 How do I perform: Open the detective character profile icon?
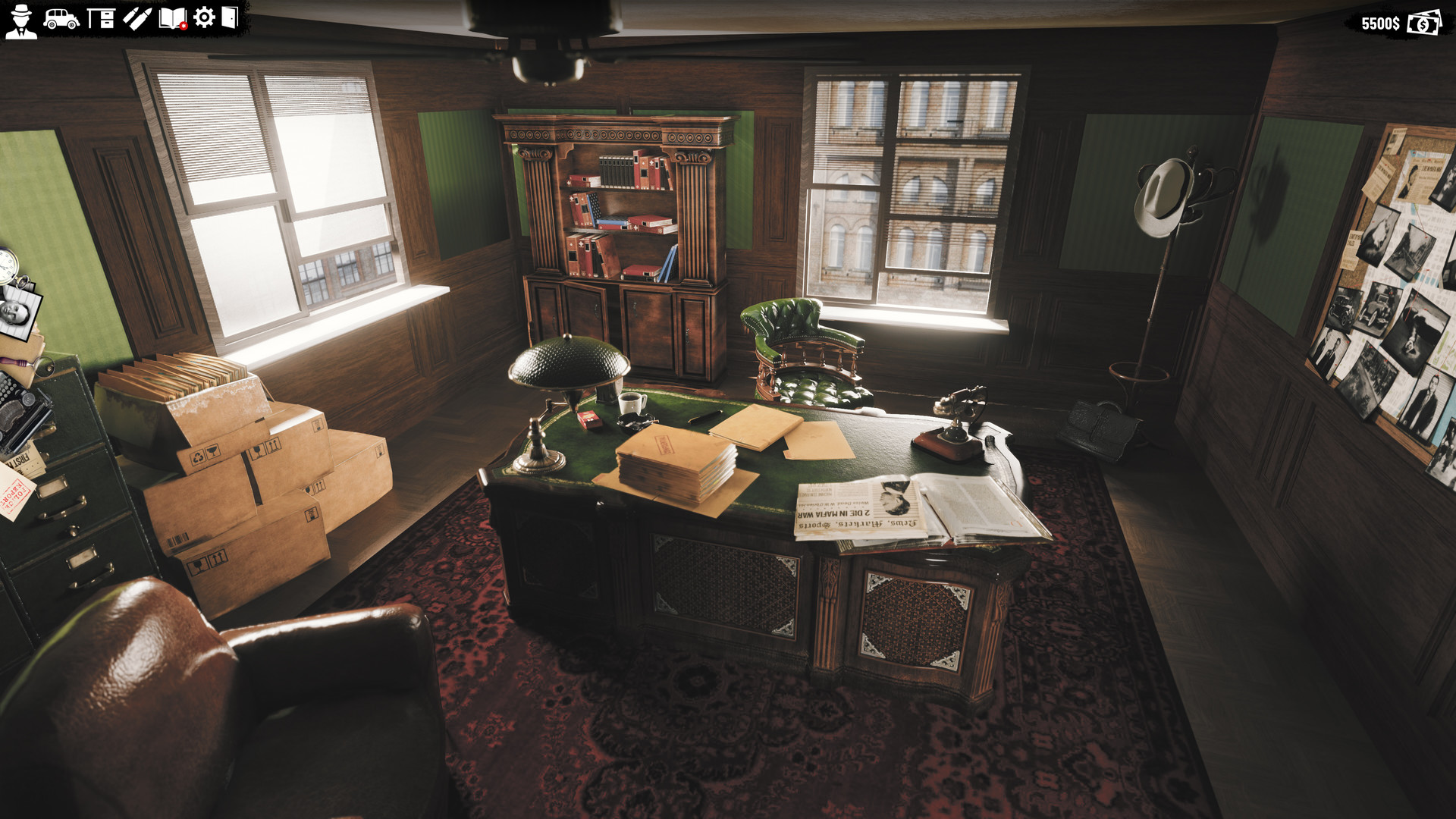tap(21, 19)
